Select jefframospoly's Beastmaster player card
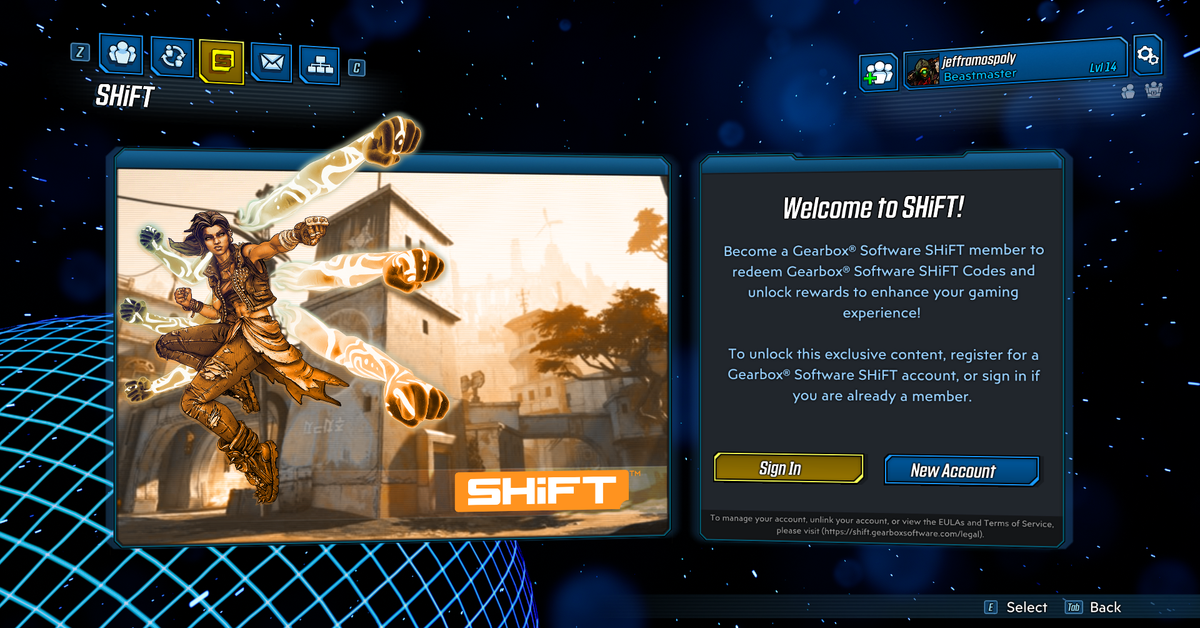This screenshot has height=628, width=1200. (1016, 67)
